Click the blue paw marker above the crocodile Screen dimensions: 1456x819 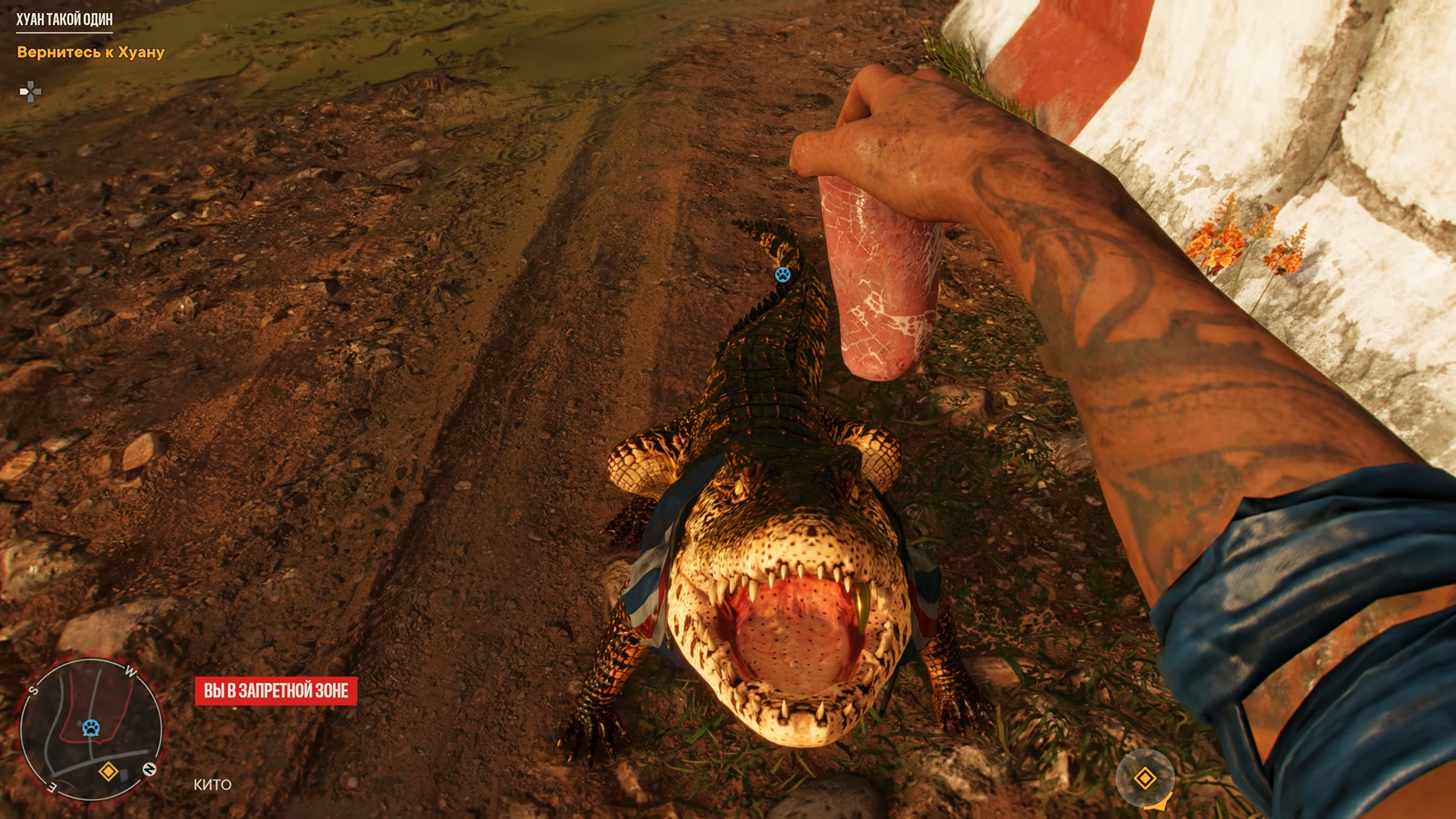(783, 275)
